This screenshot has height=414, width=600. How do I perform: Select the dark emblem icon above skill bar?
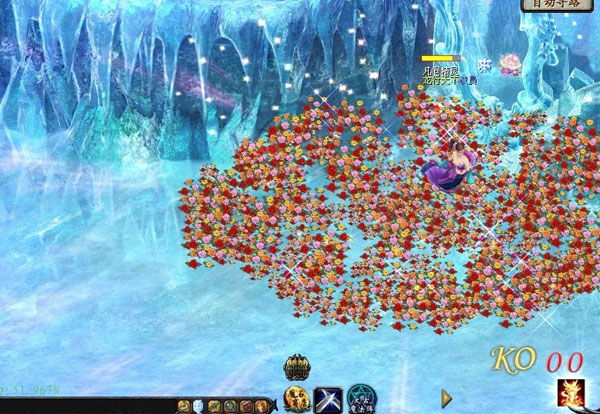click(x=296, y=368)
